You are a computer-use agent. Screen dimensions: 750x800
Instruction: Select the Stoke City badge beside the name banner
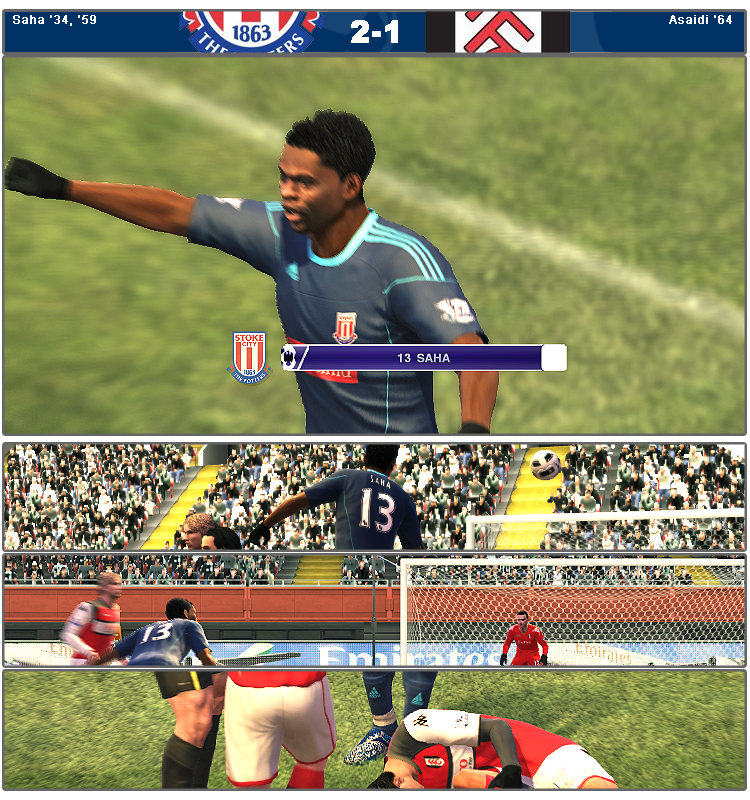point(249,358)
